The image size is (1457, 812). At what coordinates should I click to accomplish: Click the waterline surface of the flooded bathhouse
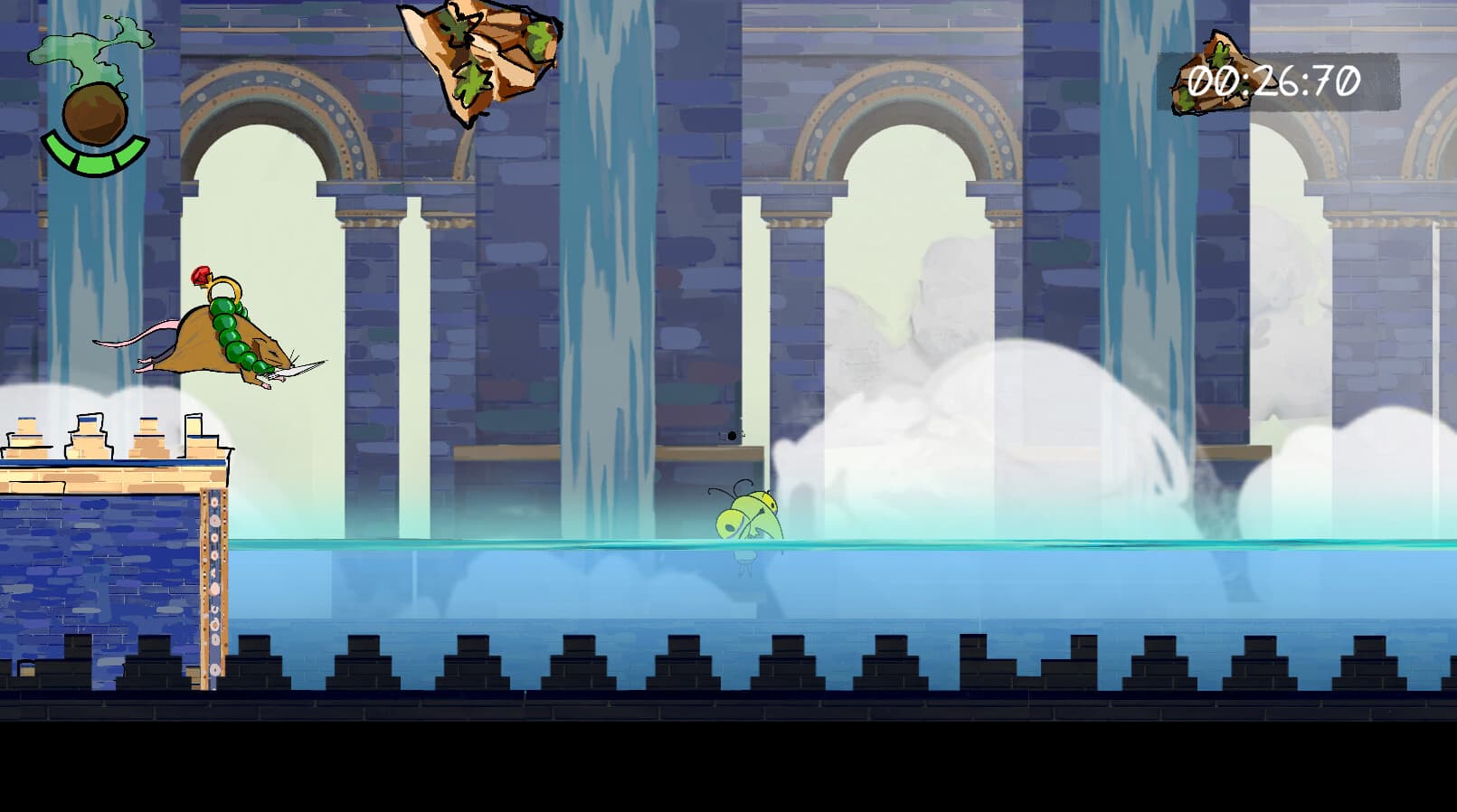point(995,543)
